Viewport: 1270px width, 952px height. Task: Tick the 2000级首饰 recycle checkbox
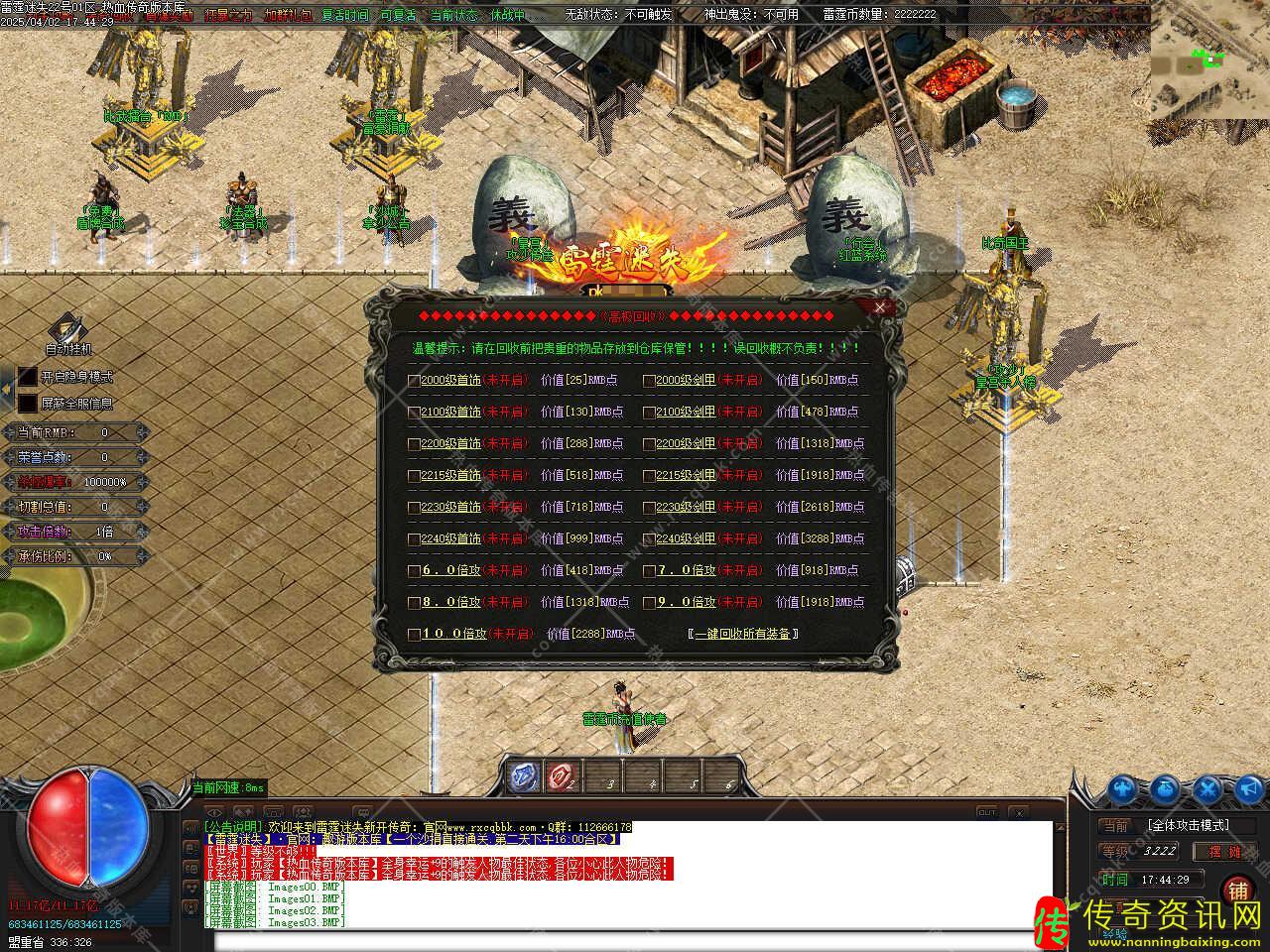[415, 380]
